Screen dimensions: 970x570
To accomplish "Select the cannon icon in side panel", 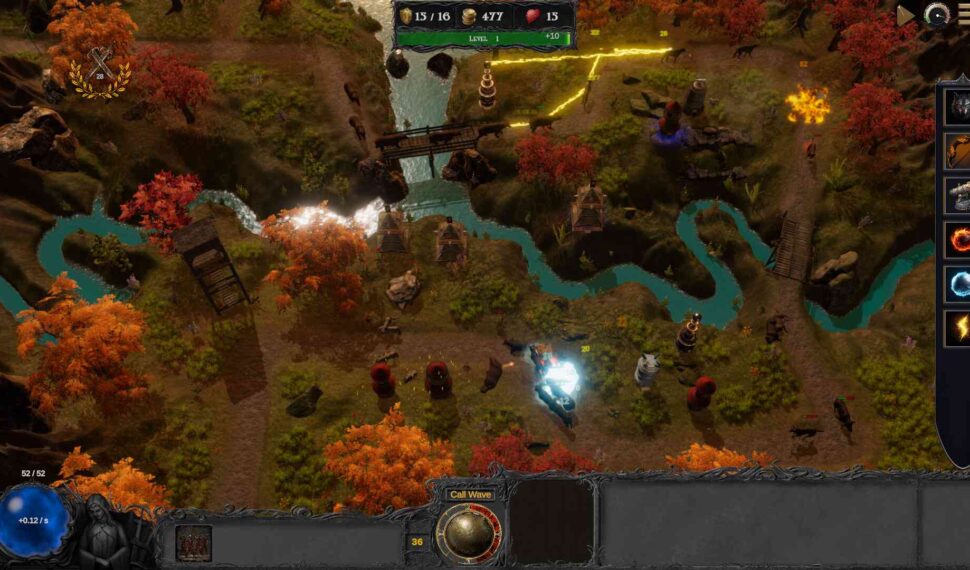I will (958, 196).
